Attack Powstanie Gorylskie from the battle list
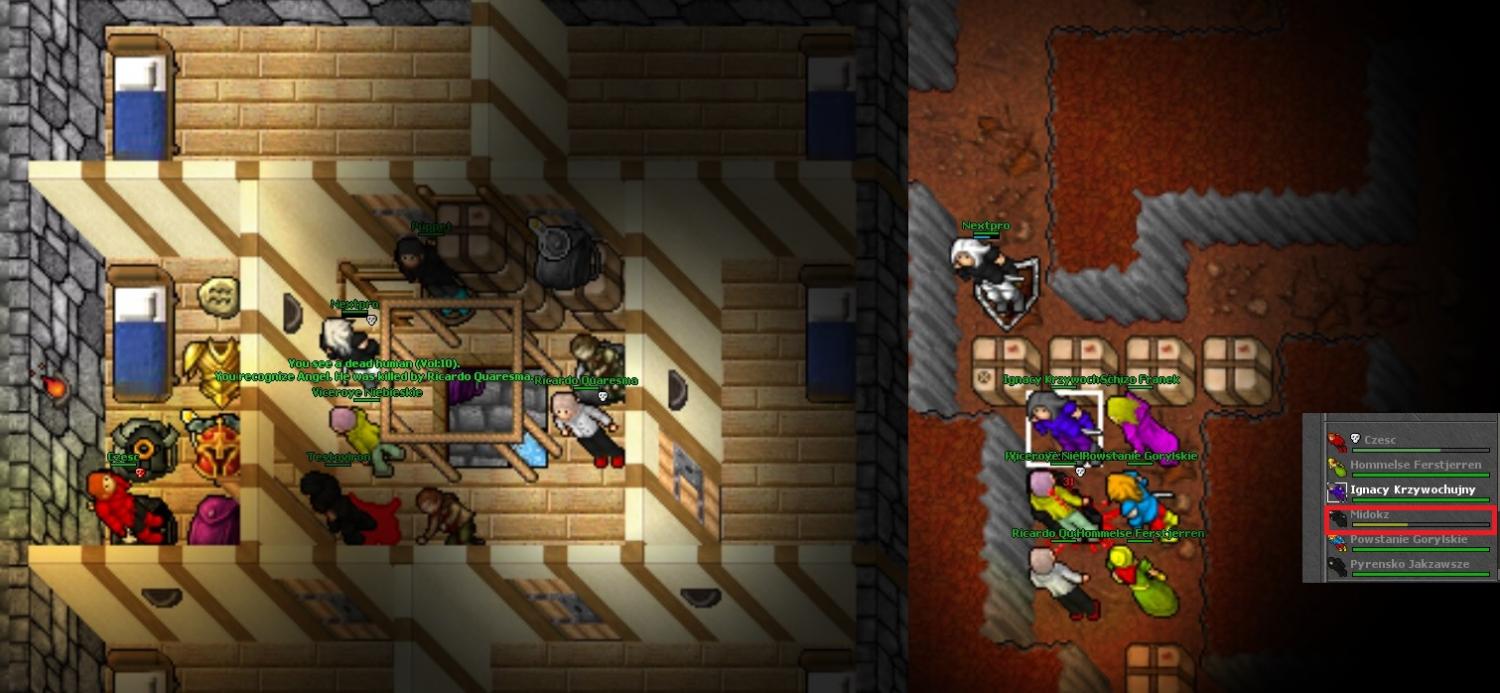 click(x=1408, y=541)
